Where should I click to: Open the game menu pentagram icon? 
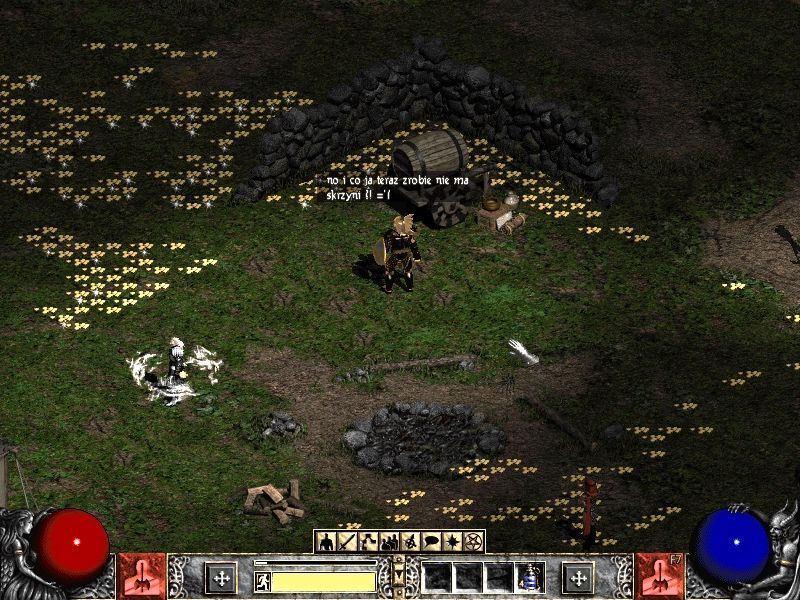[x=474, y=541]
